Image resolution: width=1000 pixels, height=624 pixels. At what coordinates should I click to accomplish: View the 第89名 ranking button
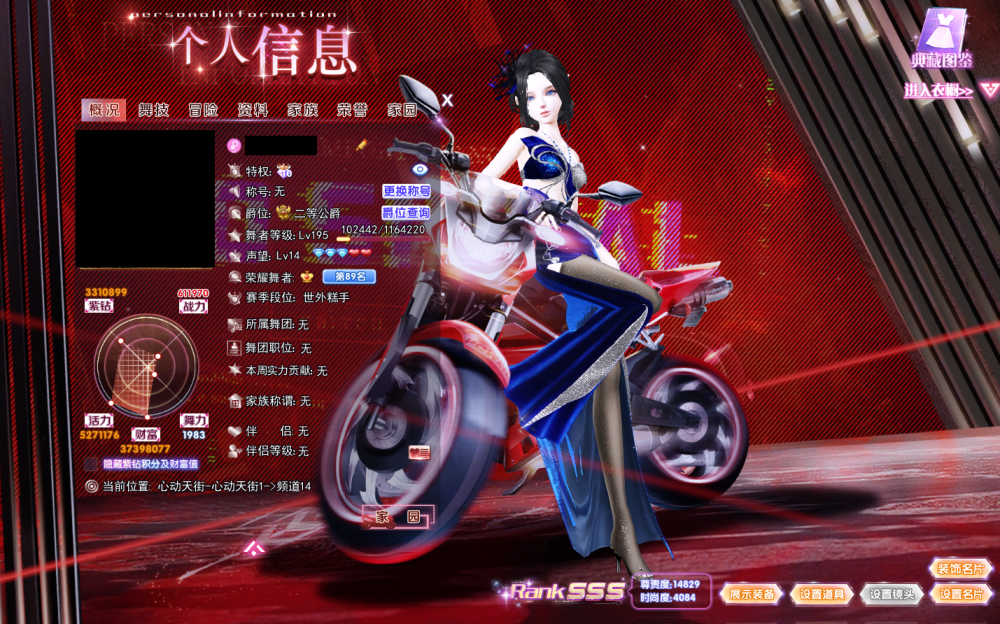click(x=349, y=276)
